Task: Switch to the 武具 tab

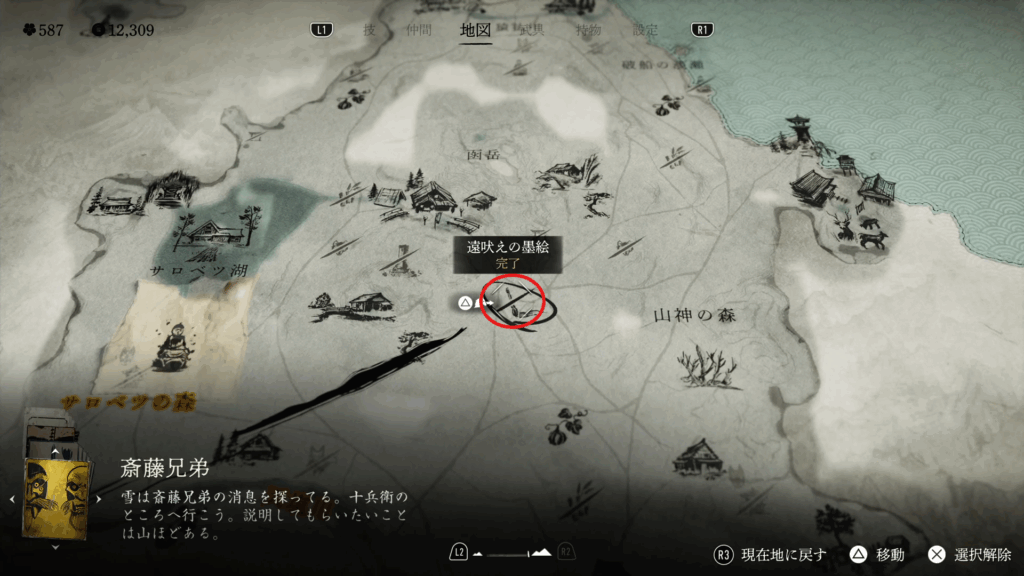Action: pyautogui.click(x=531, y=30)
